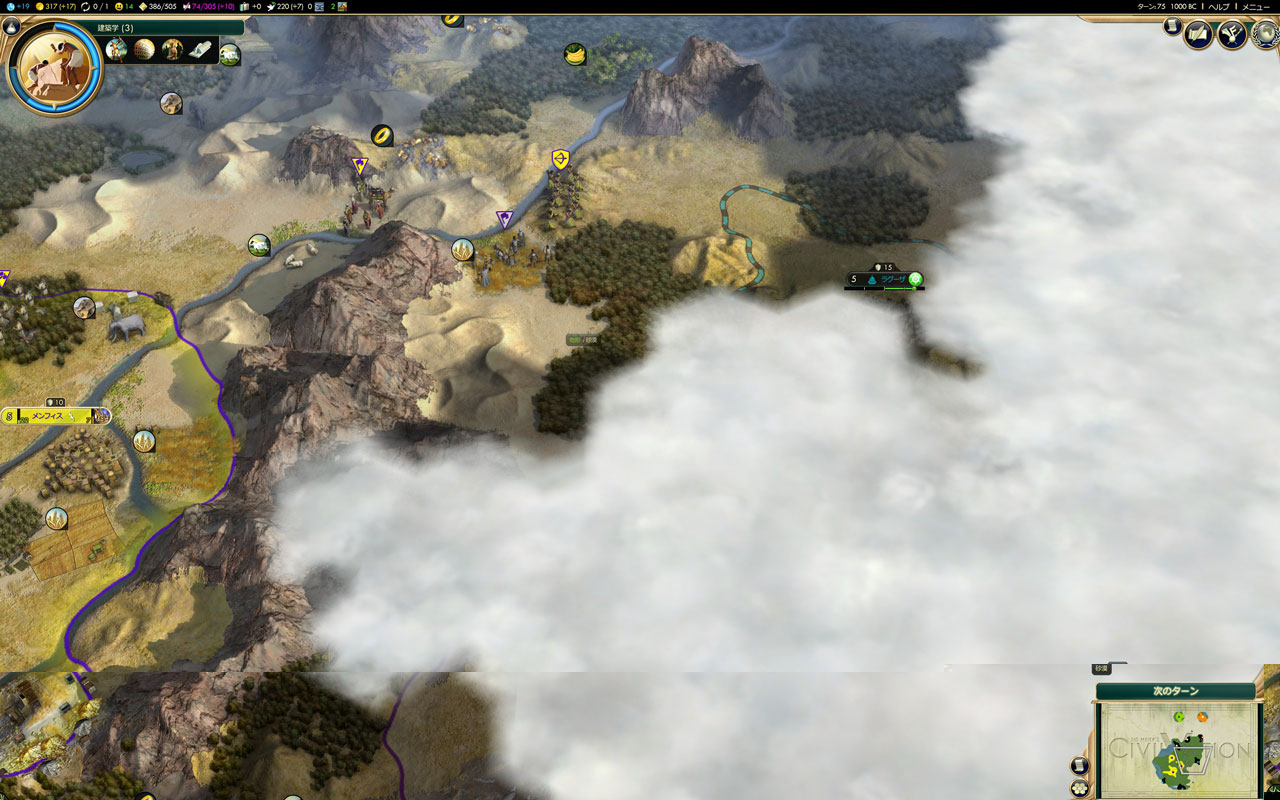
Task: Select the unit with yellow shield flag
Action: 561,159
